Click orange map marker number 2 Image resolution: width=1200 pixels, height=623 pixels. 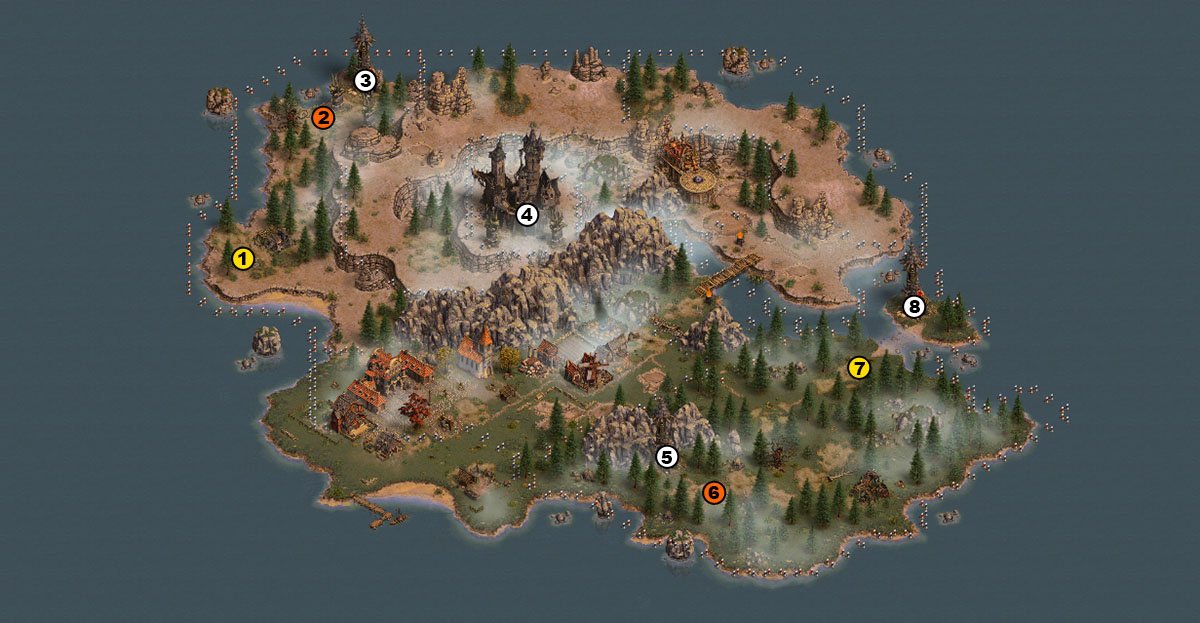click(x=322, y=118)
